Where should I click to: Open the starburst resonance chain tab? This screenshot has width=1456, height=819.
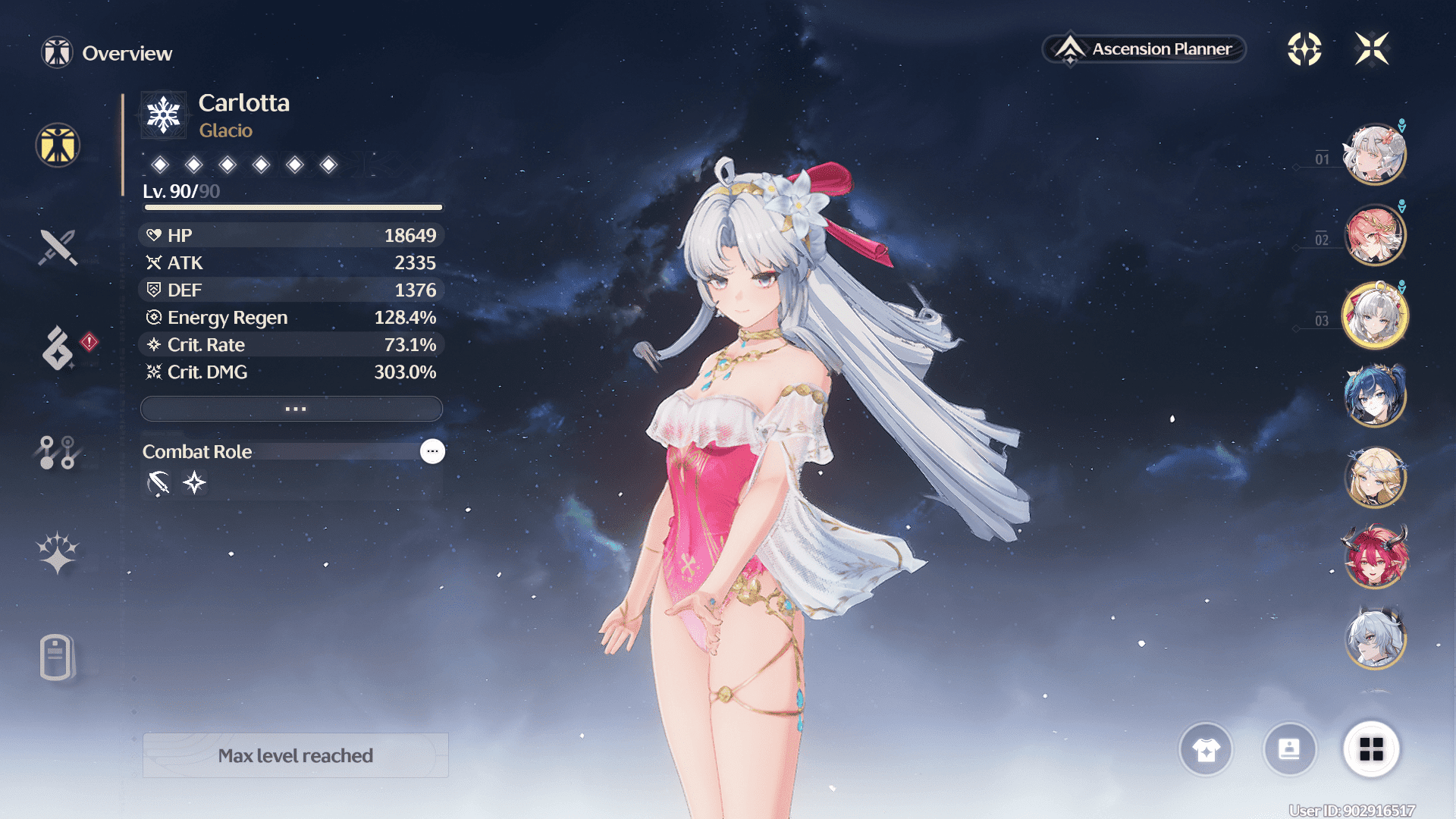coord(58,553)
